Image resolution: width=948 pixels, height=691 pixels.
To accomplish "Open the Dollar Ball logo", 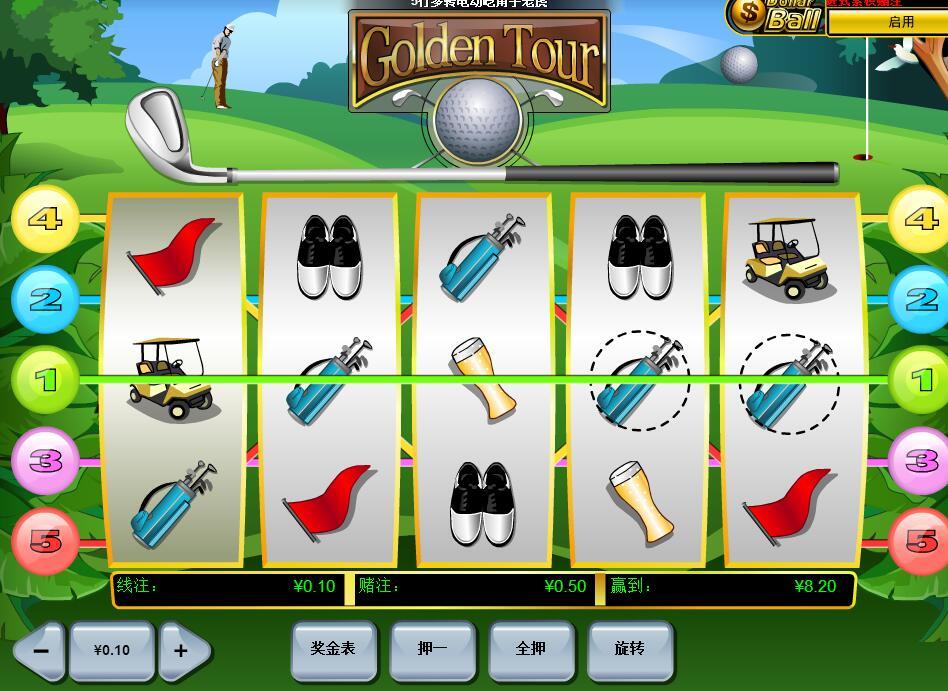I will pyautogui.click(x=775, y=15).
